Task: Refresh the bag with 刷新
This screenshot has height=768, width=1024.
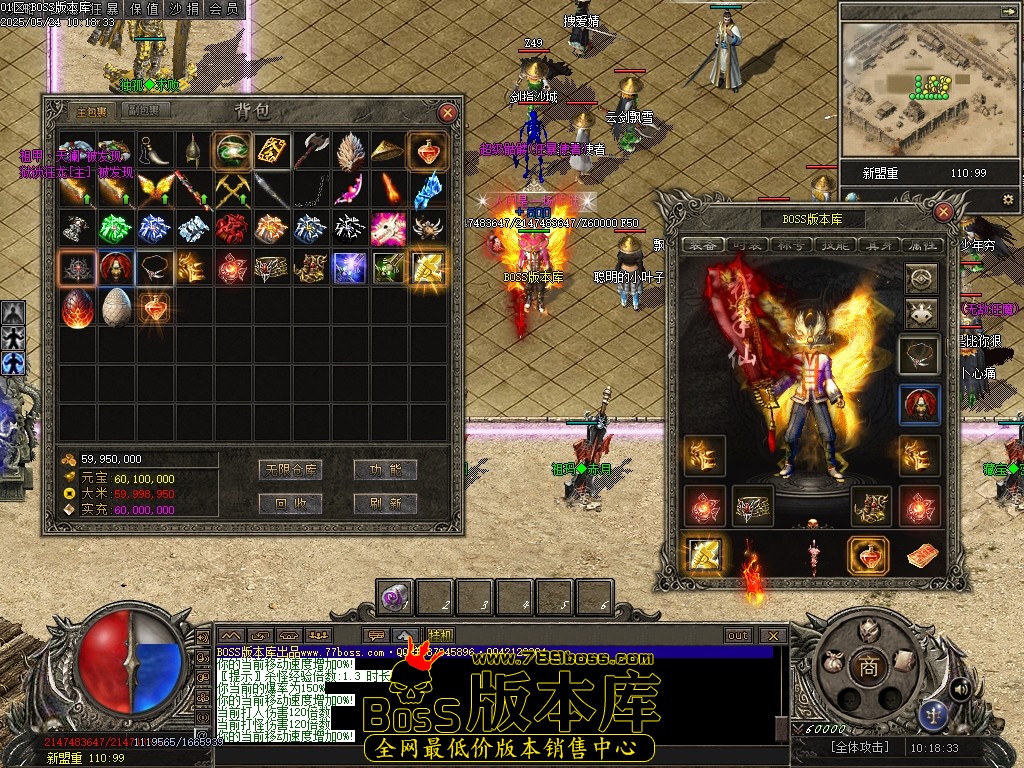Action: (385, 503)
